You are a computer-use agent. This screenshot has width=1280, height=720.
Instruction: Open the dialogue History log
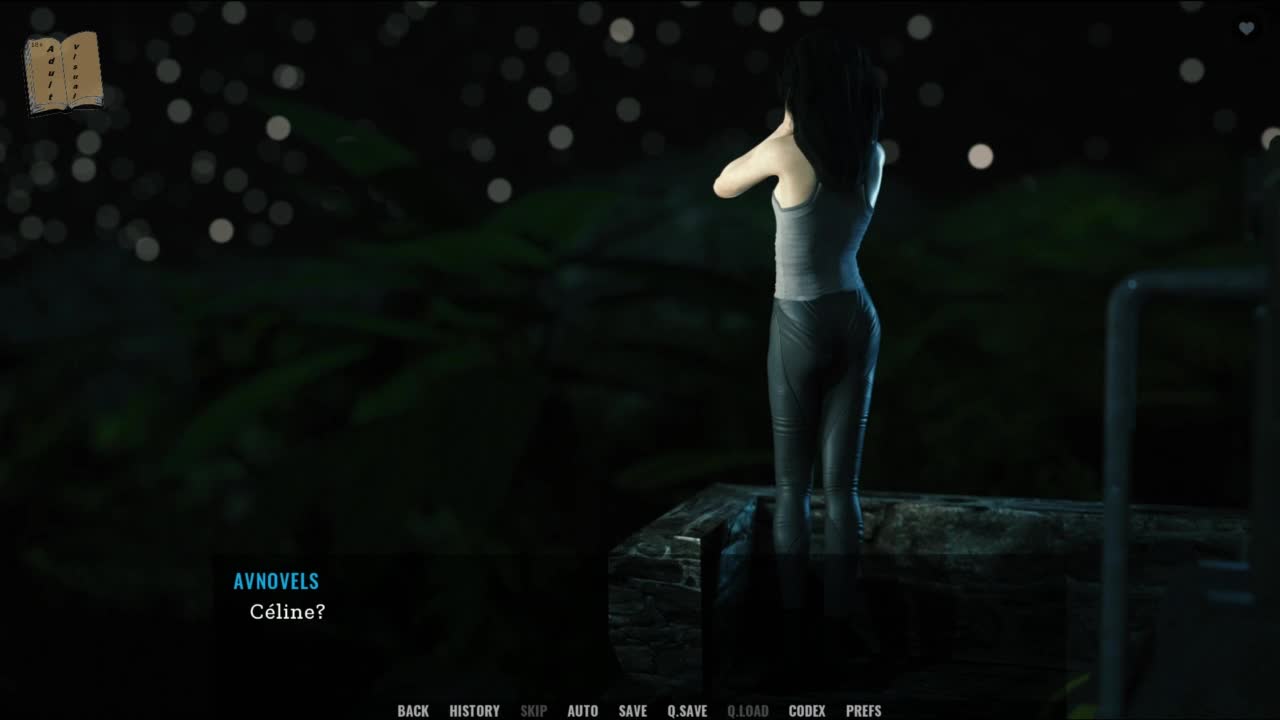click(x=474, y=711)
